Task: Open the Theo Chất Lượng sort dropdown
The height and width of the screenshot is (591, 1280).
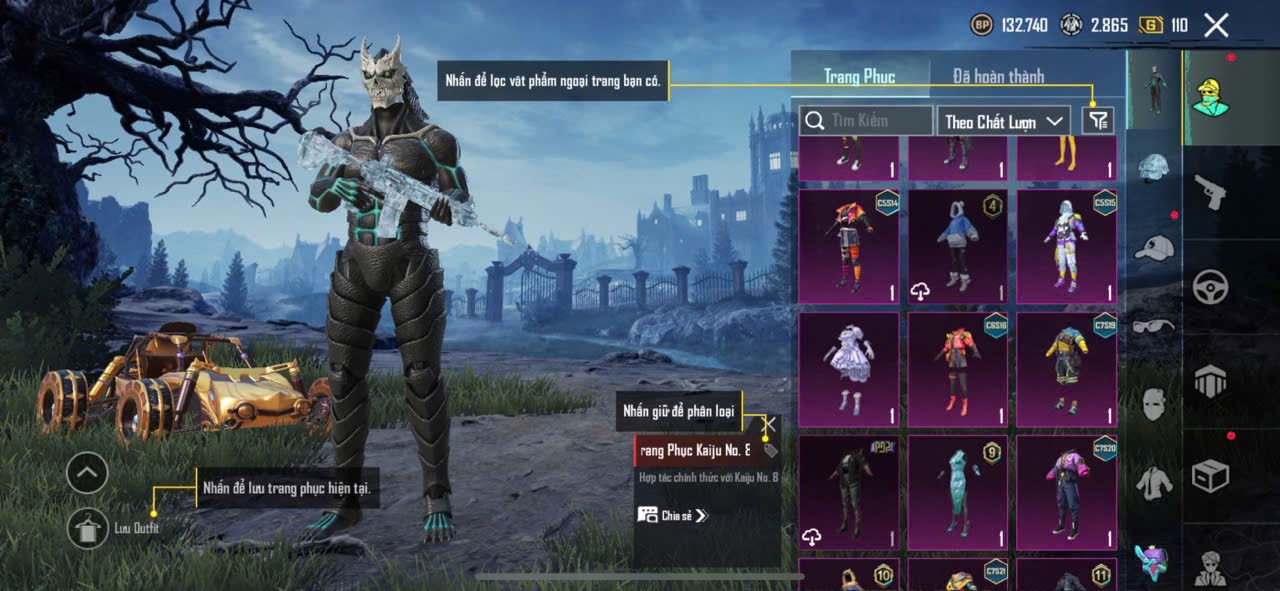Action: [x=1004, y=121]
